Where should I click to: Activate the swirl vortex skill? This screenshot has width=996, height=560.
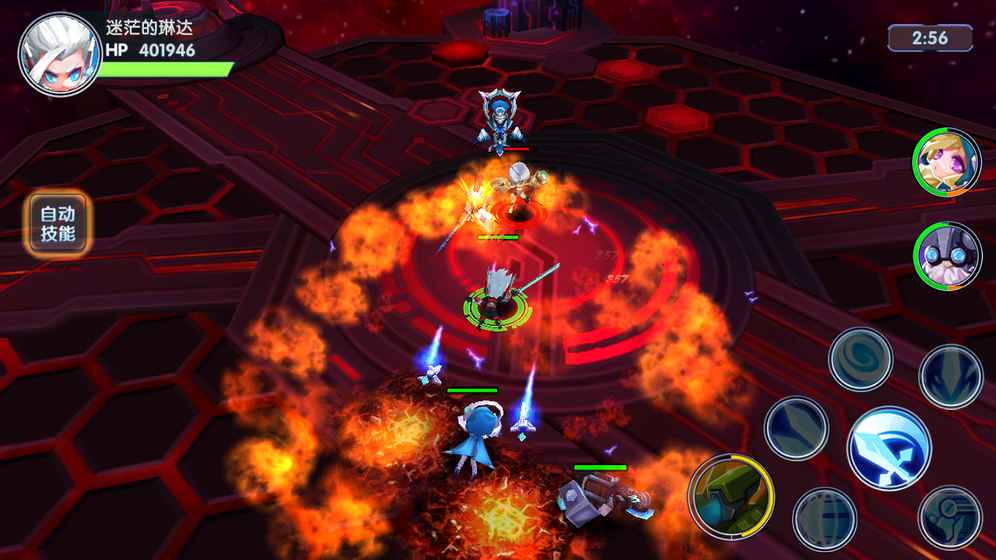[x=860, y=359]
